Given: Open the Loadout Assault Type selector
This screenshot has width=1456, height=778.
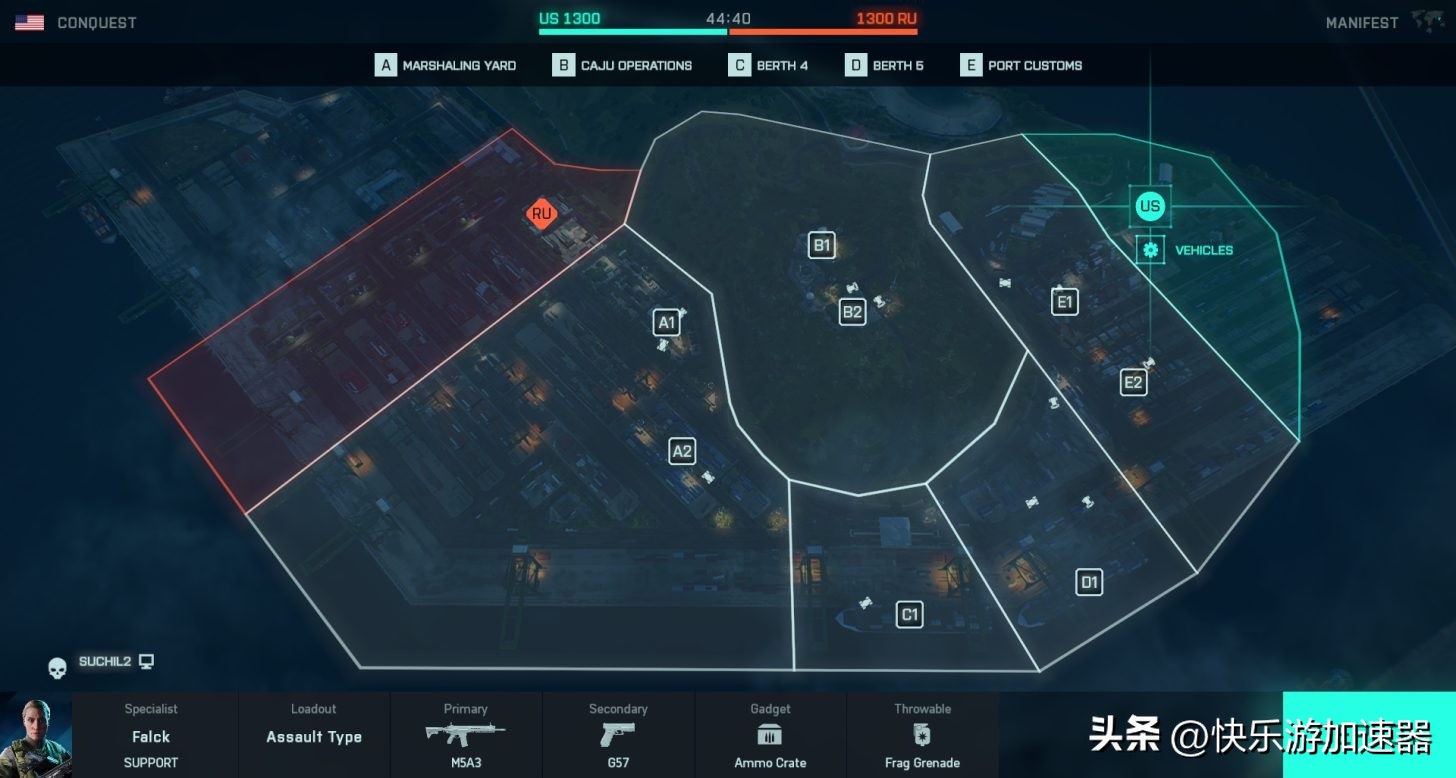Looking at the screenshot, I should pyautogui.click(x=313, y=736).
